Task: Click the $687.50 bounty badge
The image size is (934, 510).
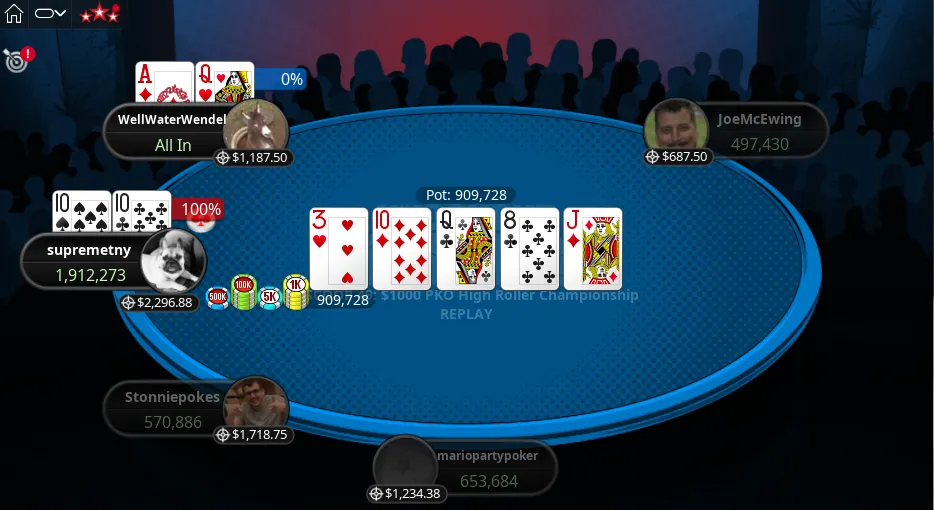Action: [x=677, y=157]
